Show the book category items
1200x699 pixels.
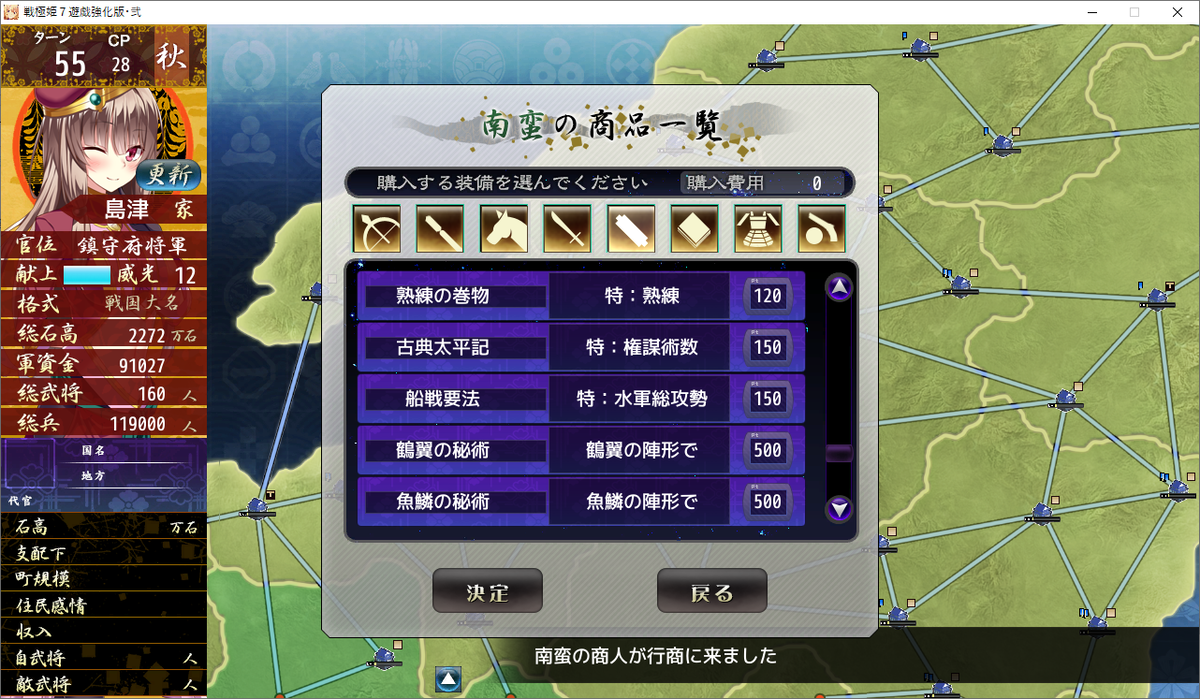coord(695,229)
